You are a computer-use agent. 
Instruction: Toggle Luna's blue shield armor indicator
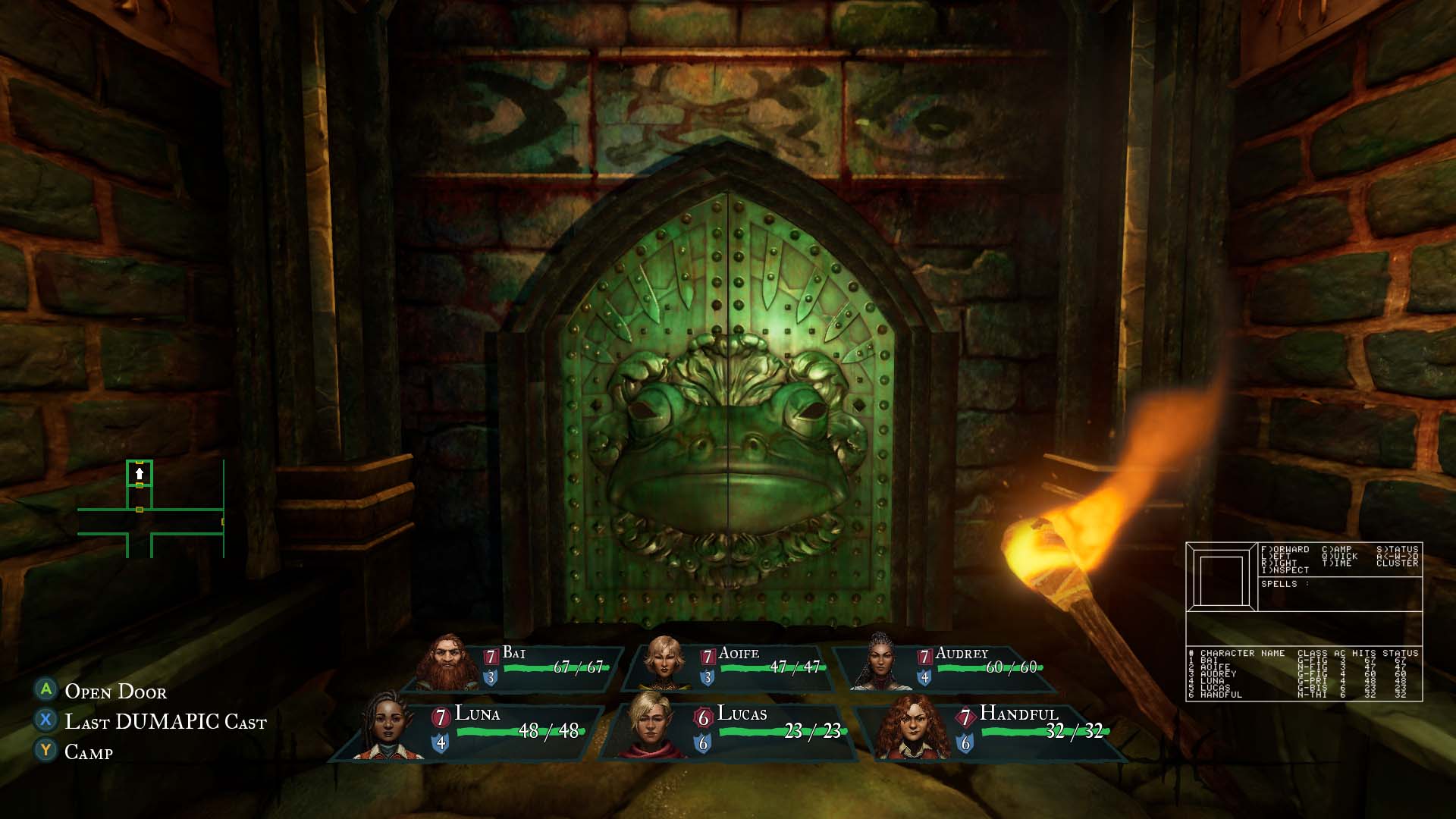[x=440, y=744]
